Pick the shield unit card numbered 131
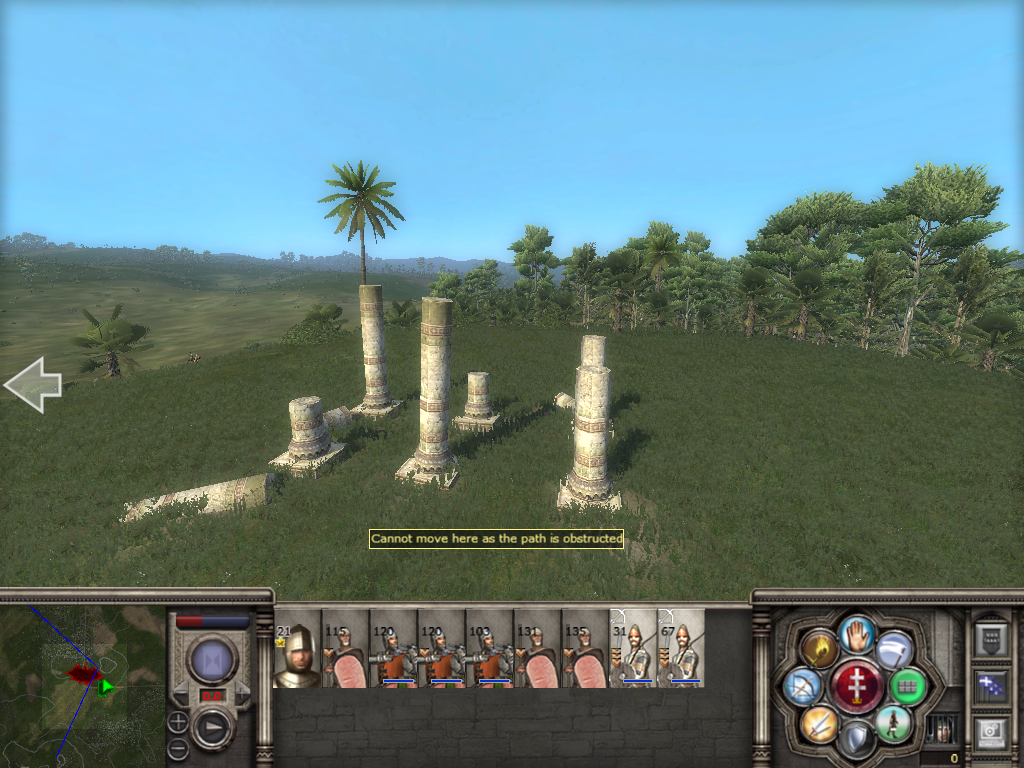Image resolution: width=1024 pixels, height=768 pixels. tap(537, 649)
